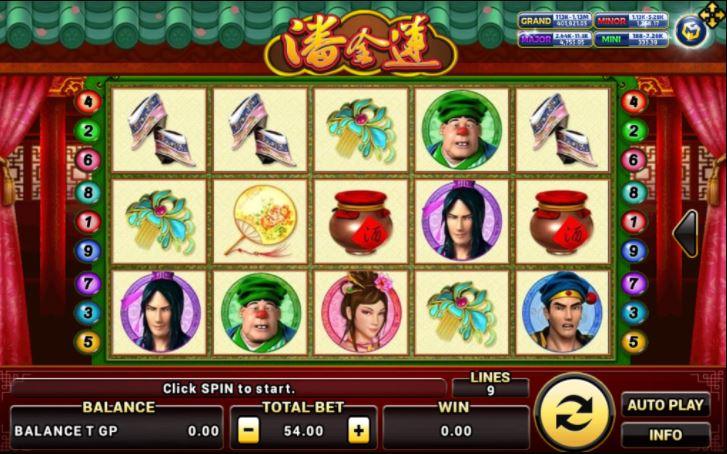Select the Lines count box
The height and width of the screenshot is (454, 727).
490,385
